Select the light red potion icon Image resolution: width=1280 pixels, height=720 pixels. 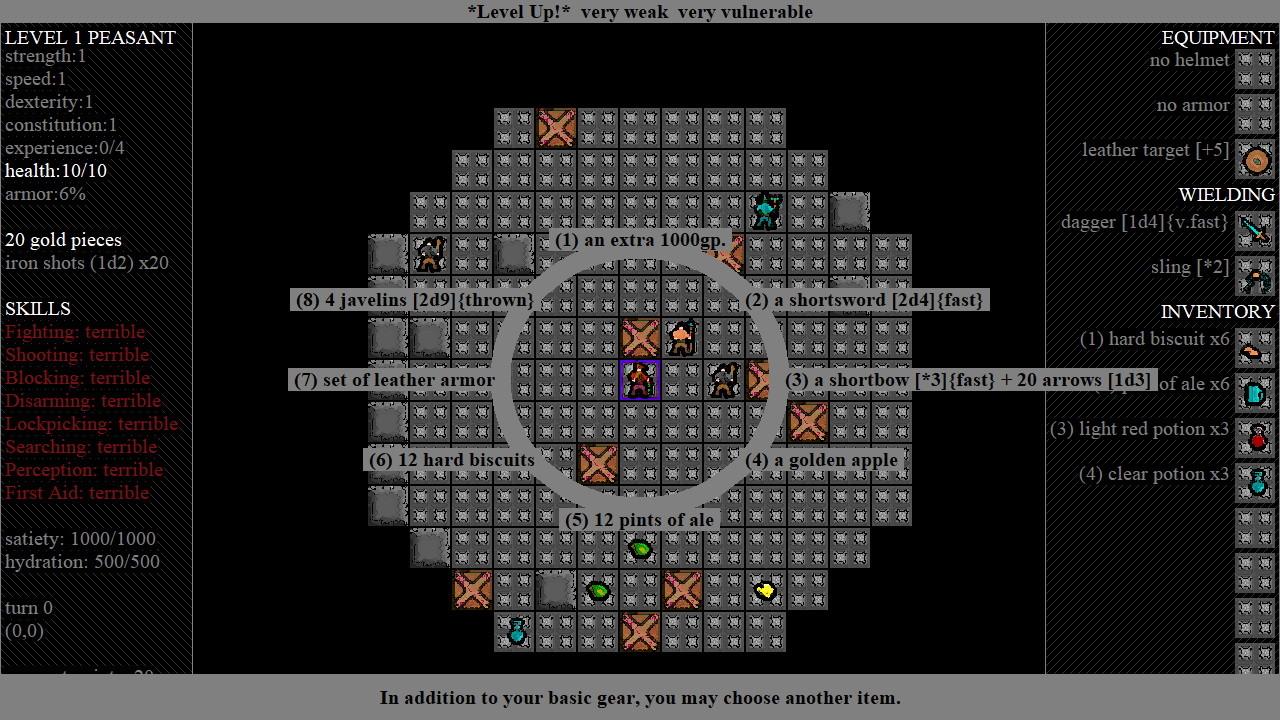coord(1255,437)
